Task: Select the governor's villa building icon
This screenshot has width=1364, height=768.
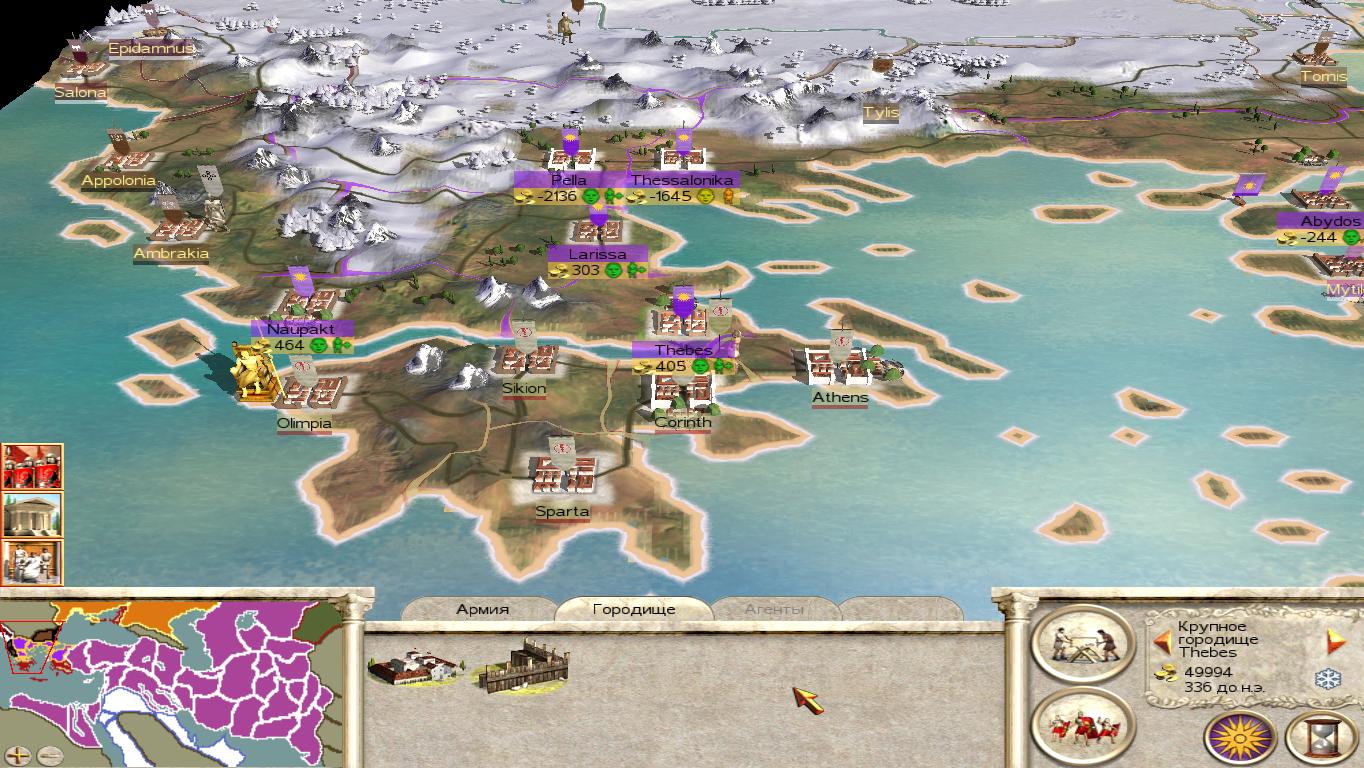Action: pos(415,667)
